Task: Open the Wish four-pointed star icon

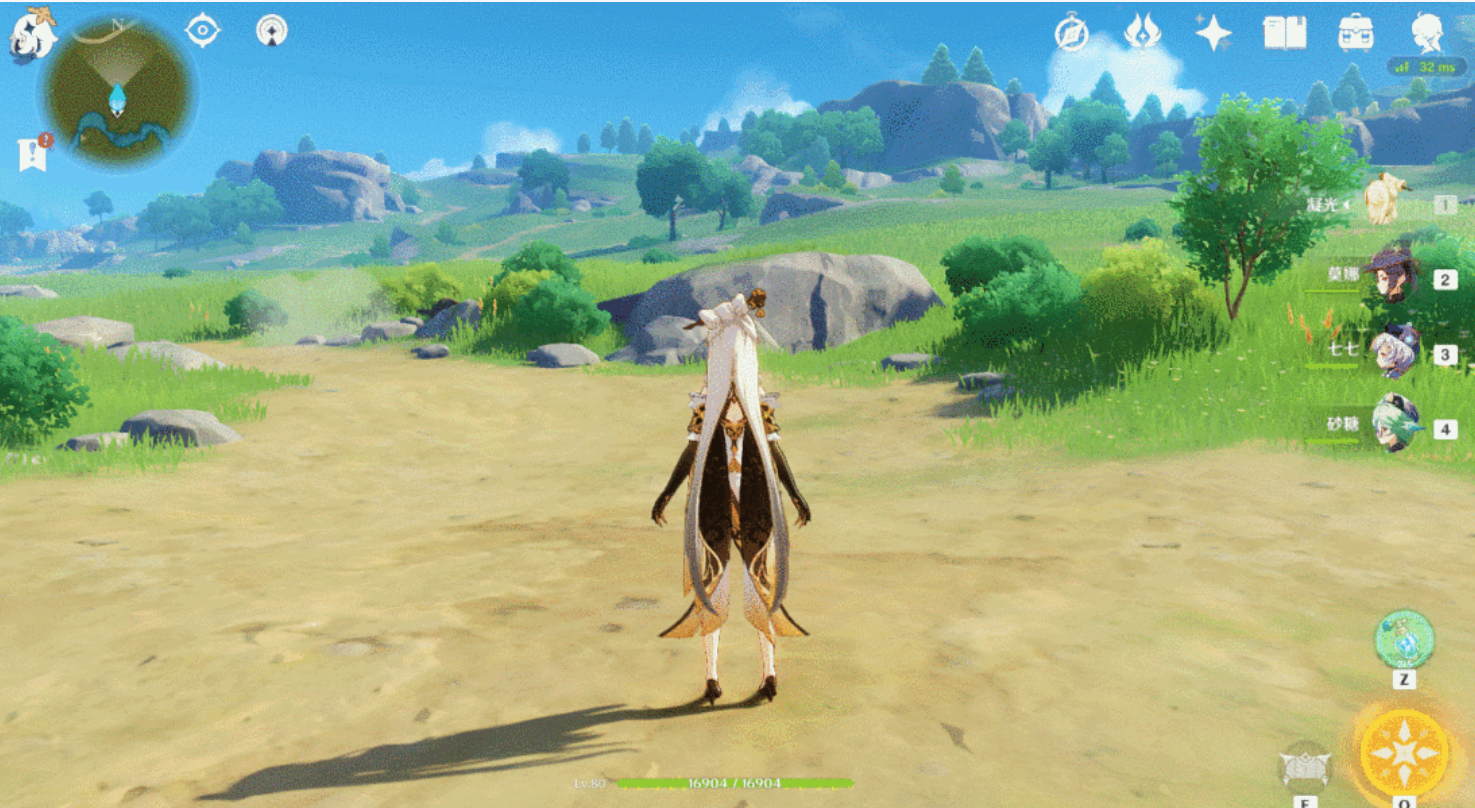Action: pos(1213,33)
